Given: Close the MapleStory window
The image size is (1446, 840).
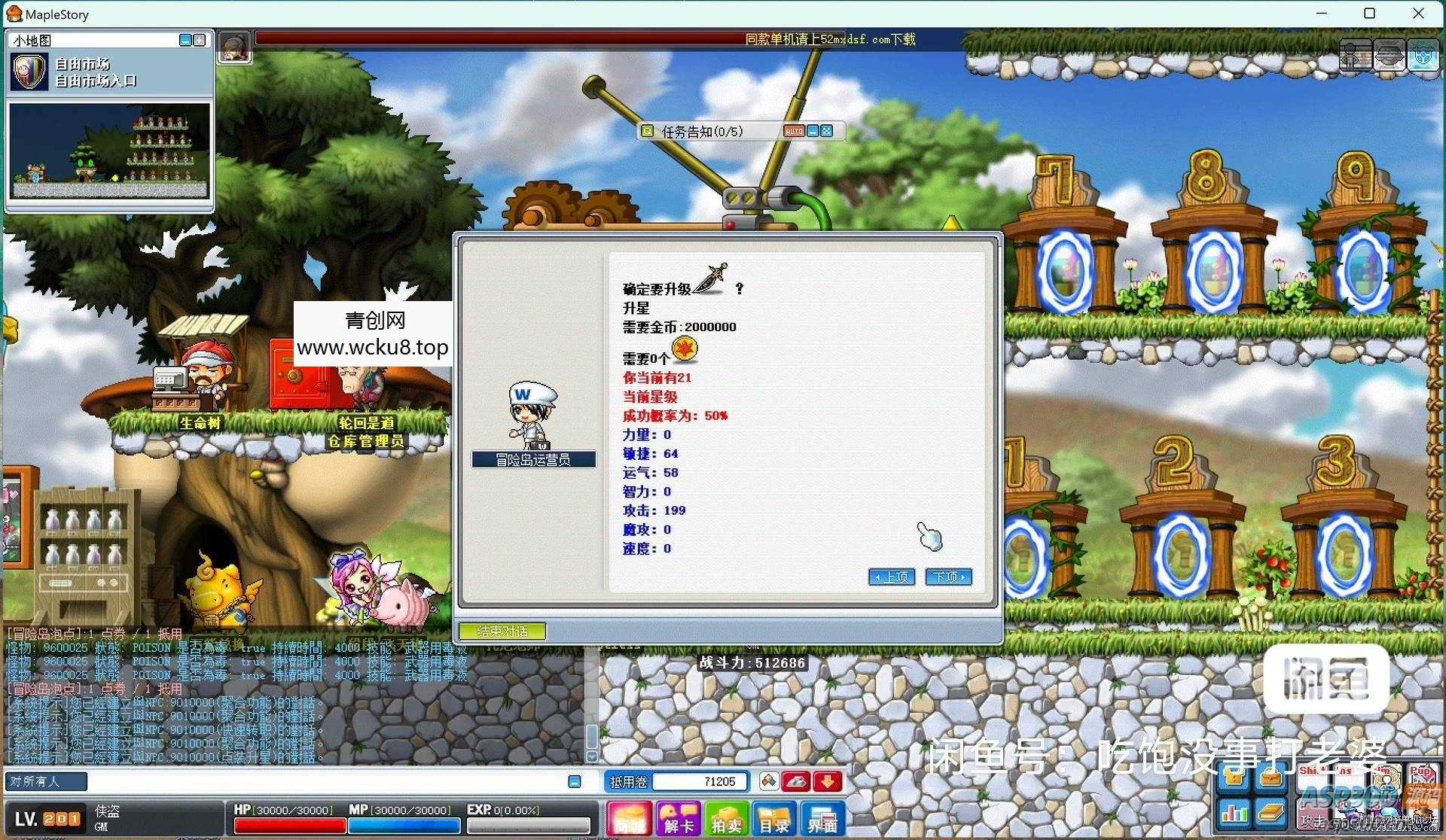Looking at the screenshot, I should pyautogui.click(x=1419, y=14).
